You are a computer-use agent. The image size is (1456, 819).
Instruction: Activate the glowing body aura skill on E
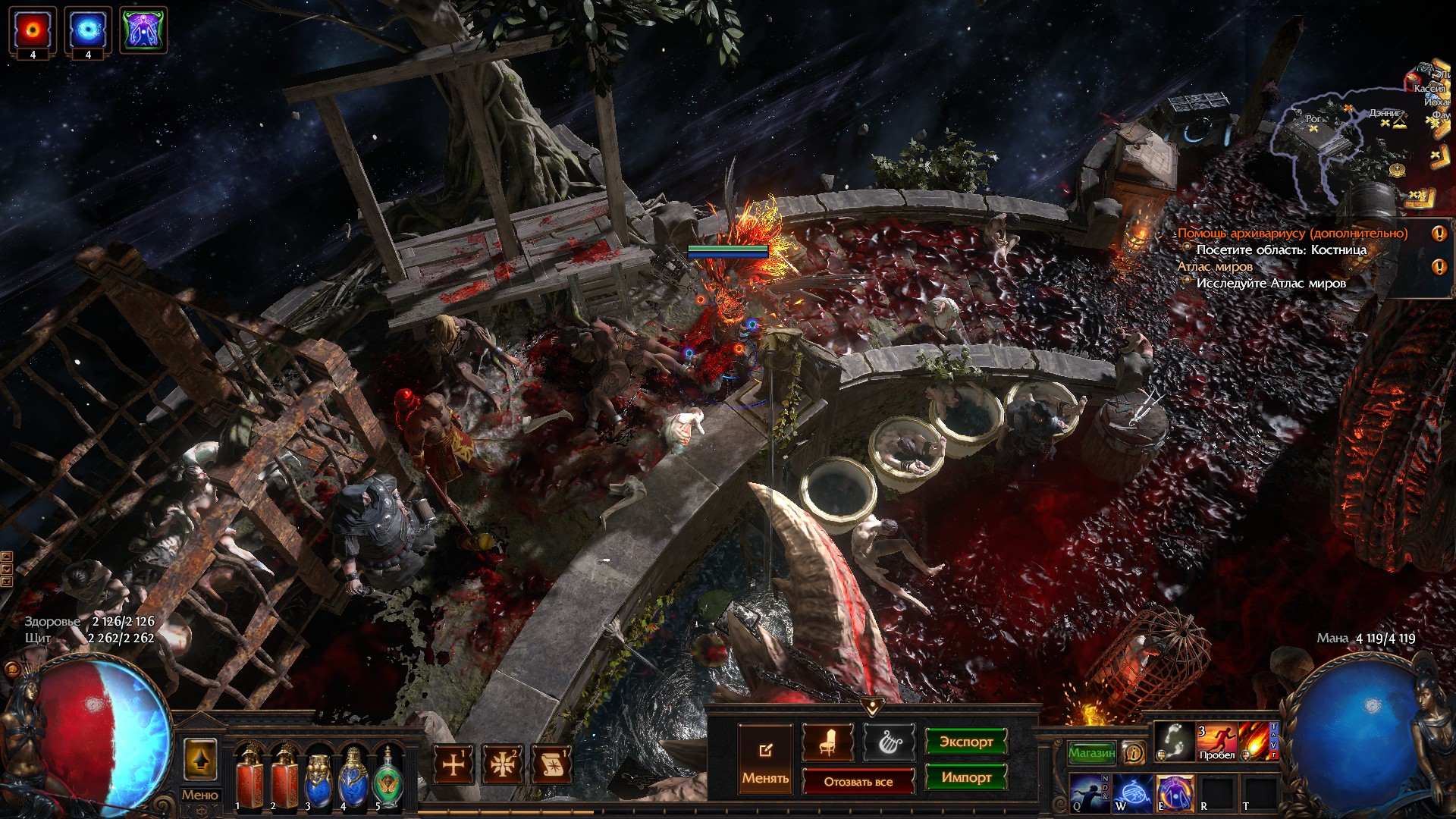(x=1175, y=792)
